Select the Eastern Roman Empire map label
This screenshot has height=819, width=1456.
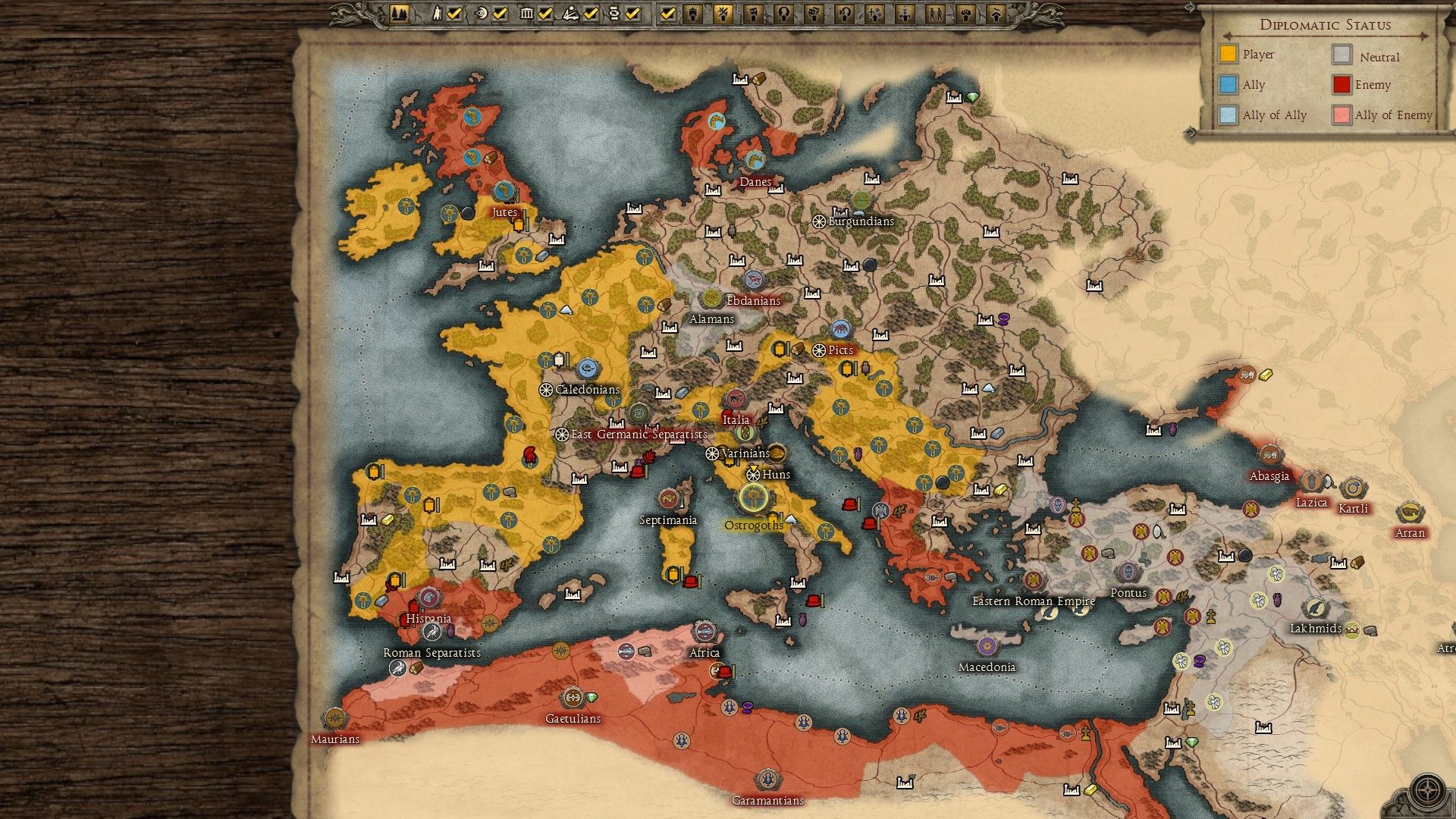1034,601
